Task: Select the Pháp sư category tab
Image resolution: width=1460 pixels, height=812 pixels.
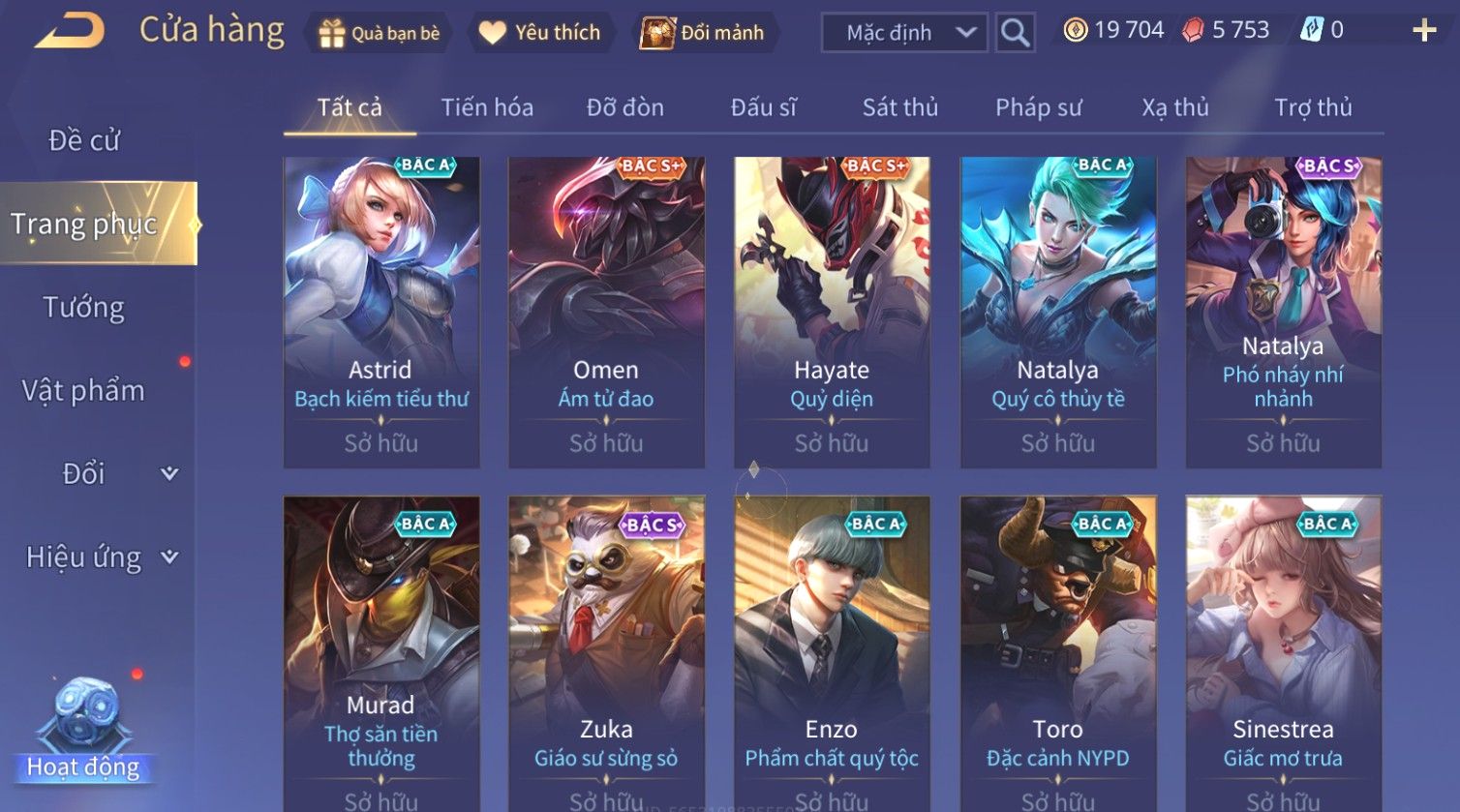Action: tap(1038, 107)
